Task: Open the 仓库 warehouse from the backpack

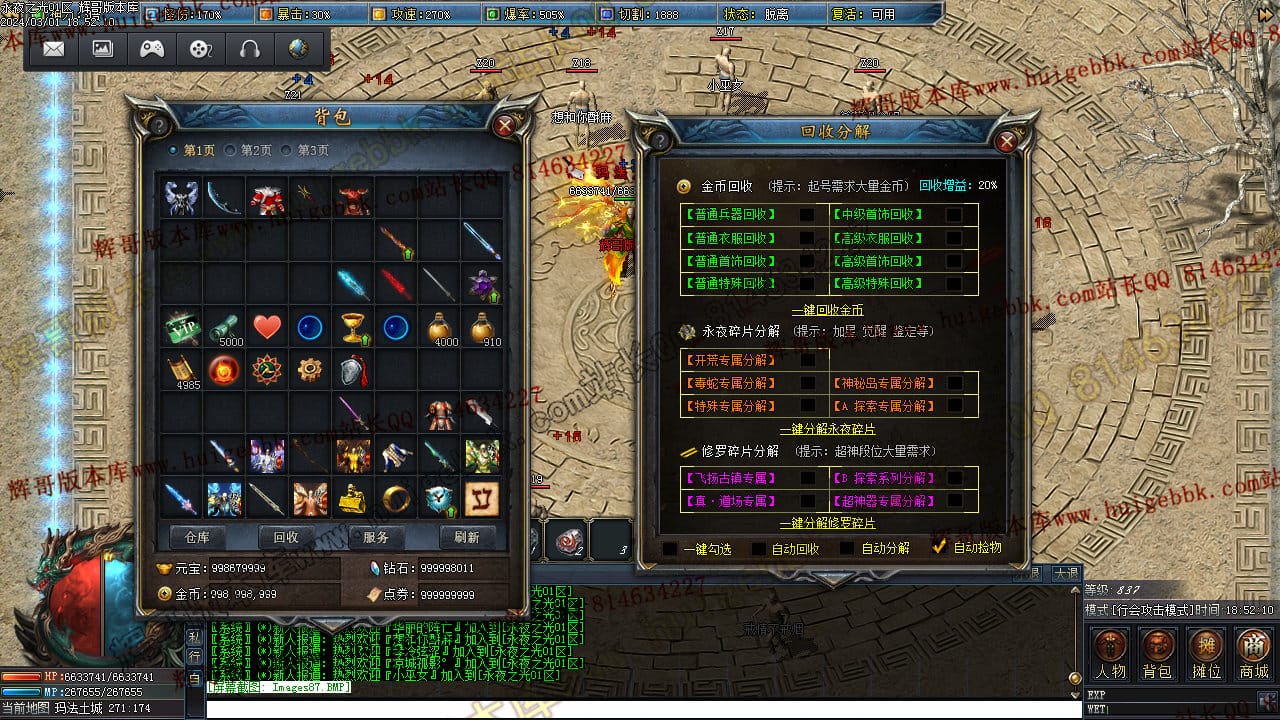Action: tap(197, 537)
